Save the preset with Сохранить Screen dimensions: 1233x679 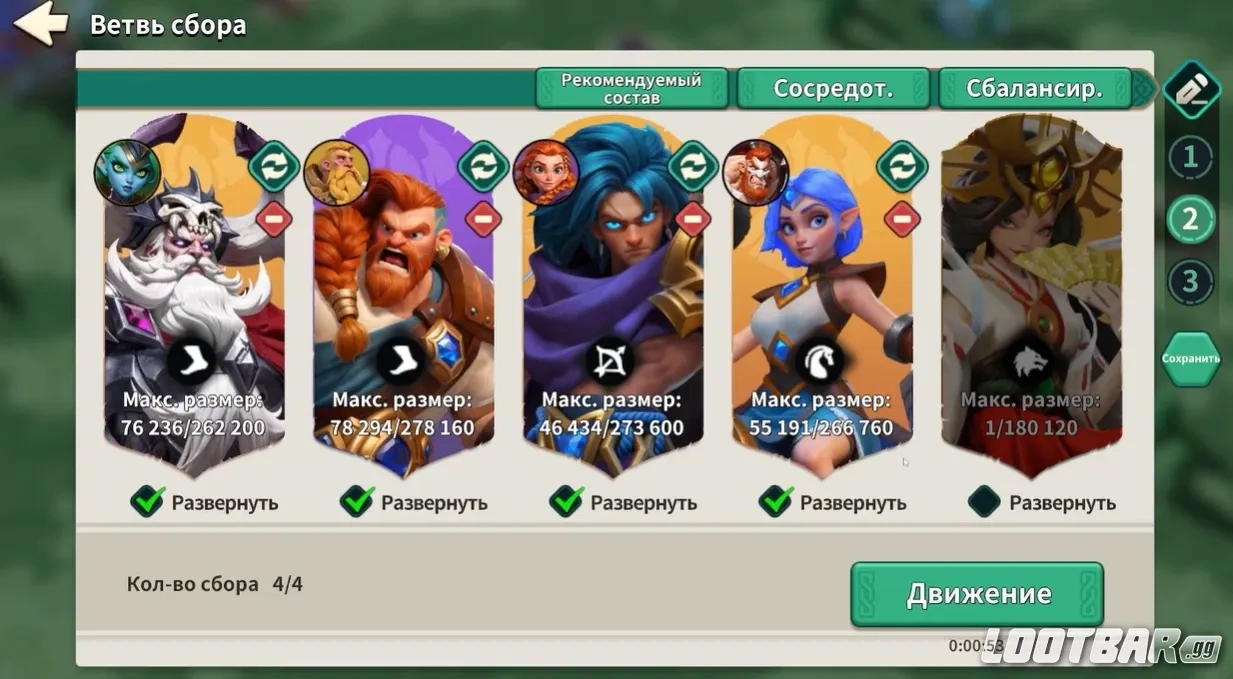click(1190, 358)
